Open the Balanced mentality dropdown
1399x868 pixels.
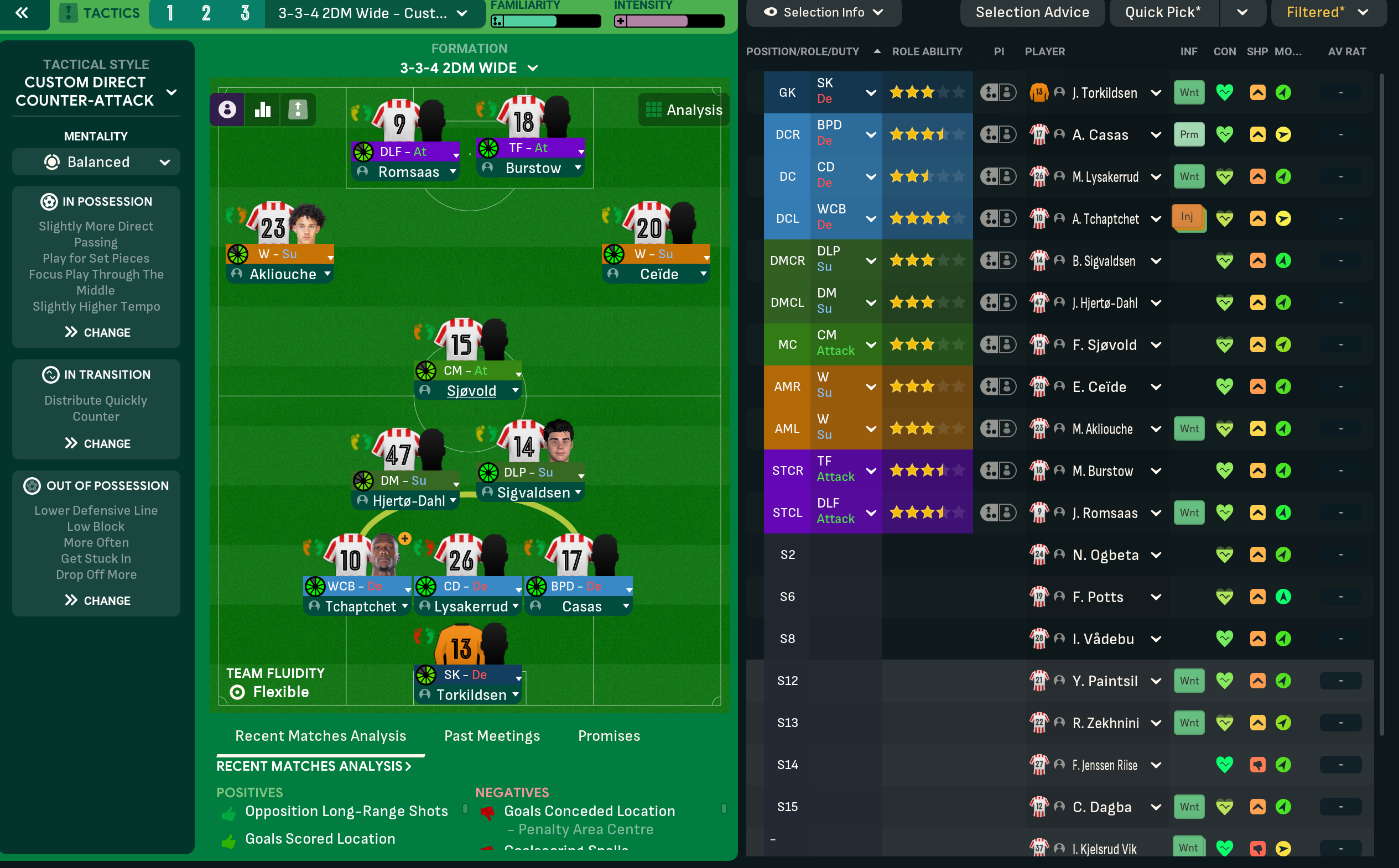pos(95,161)
